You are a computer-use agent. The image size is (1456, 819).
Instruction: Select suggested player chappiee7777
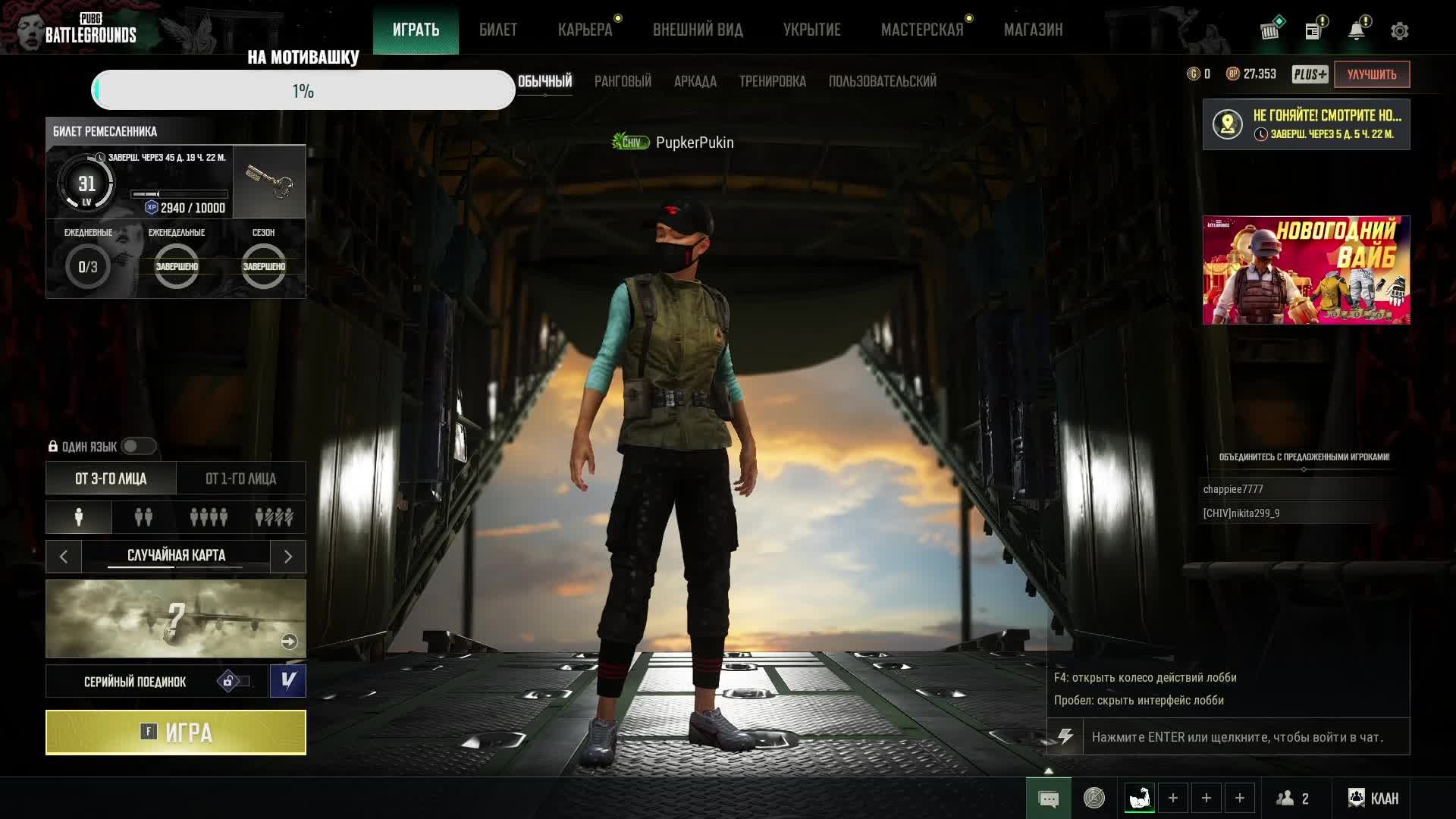point(1233,489)
